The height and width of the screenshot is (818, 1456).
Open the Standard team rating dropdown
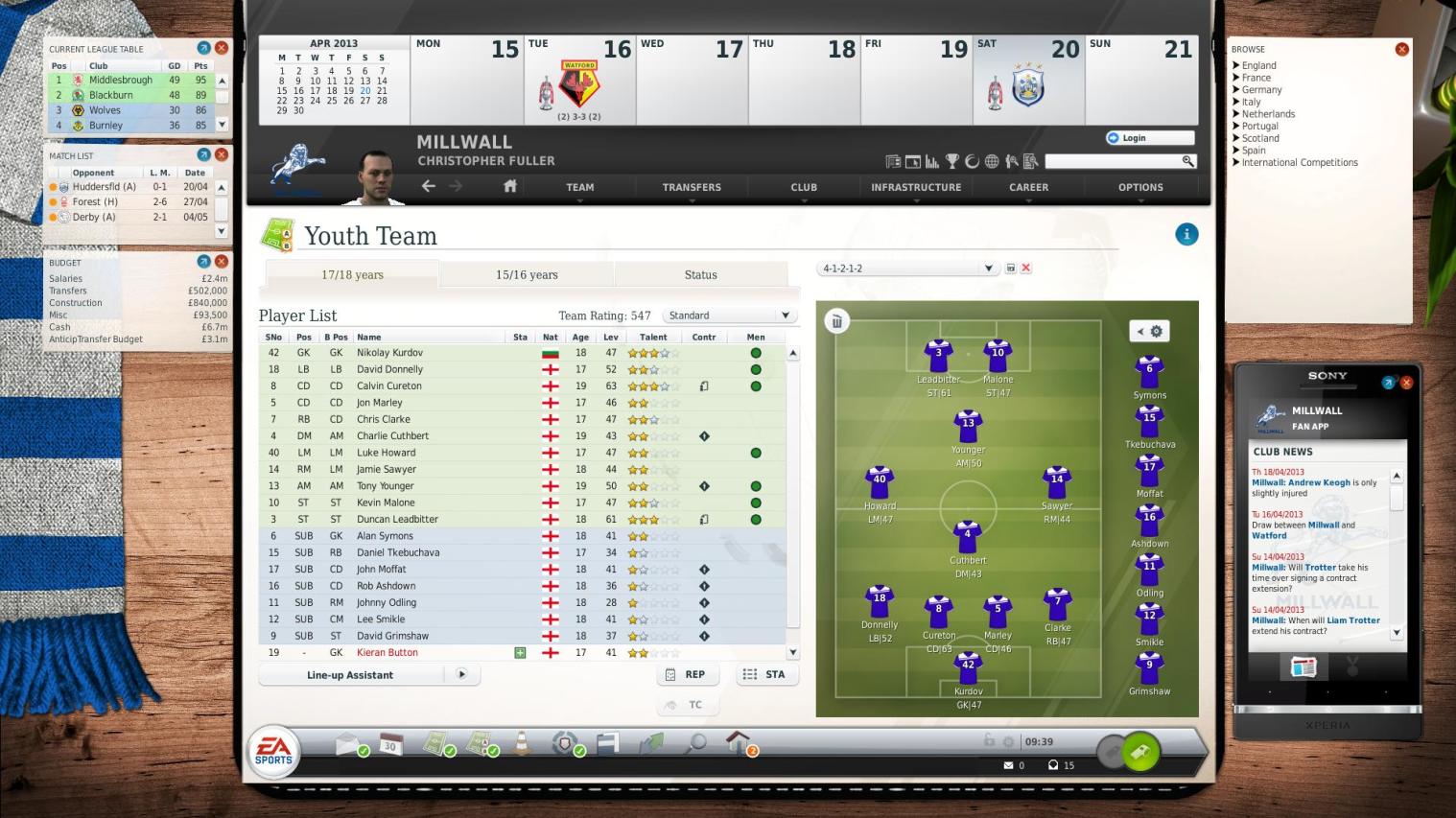click(x=729, y=315)
